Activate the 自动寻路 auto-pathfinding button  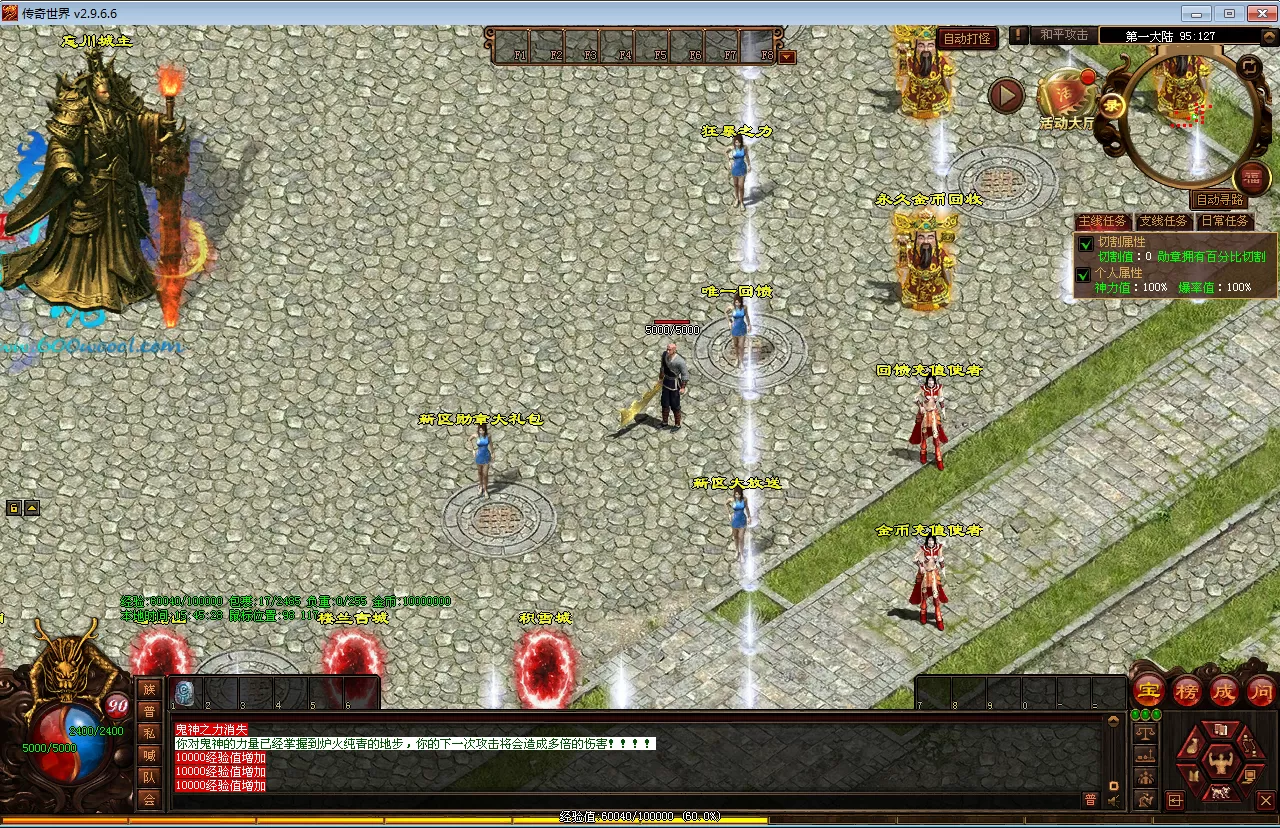point(1220,200)
